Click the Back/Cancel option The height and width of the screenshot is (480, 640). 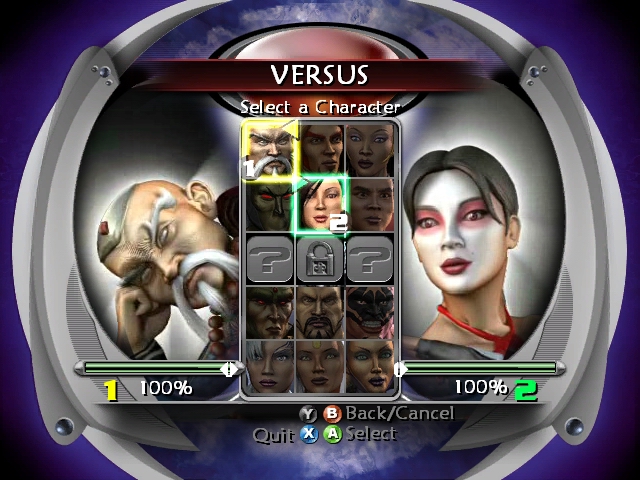click(398, 413)
